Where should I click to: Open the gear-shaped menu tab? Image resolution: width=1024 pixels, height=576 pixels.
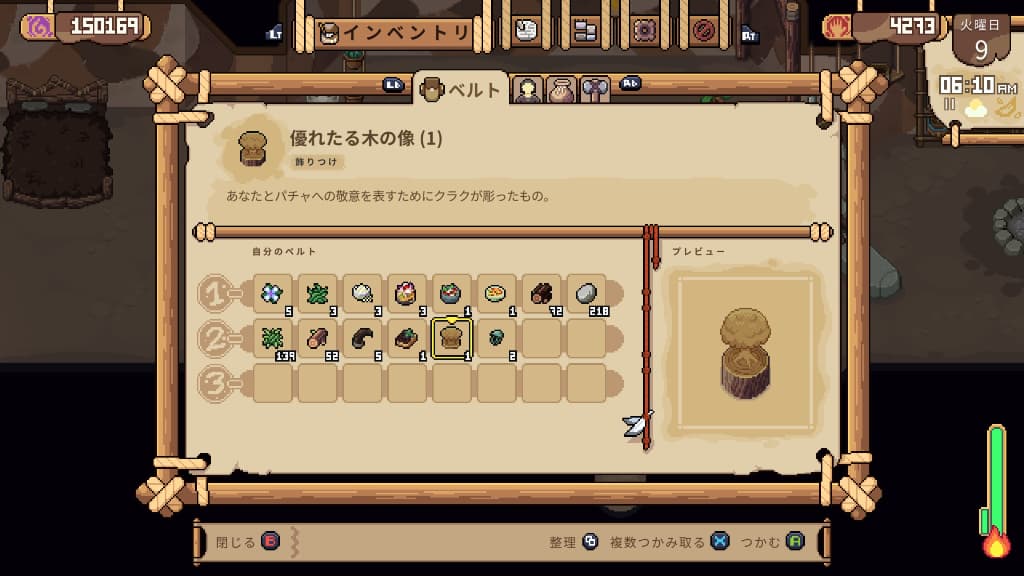coord(644,31)
